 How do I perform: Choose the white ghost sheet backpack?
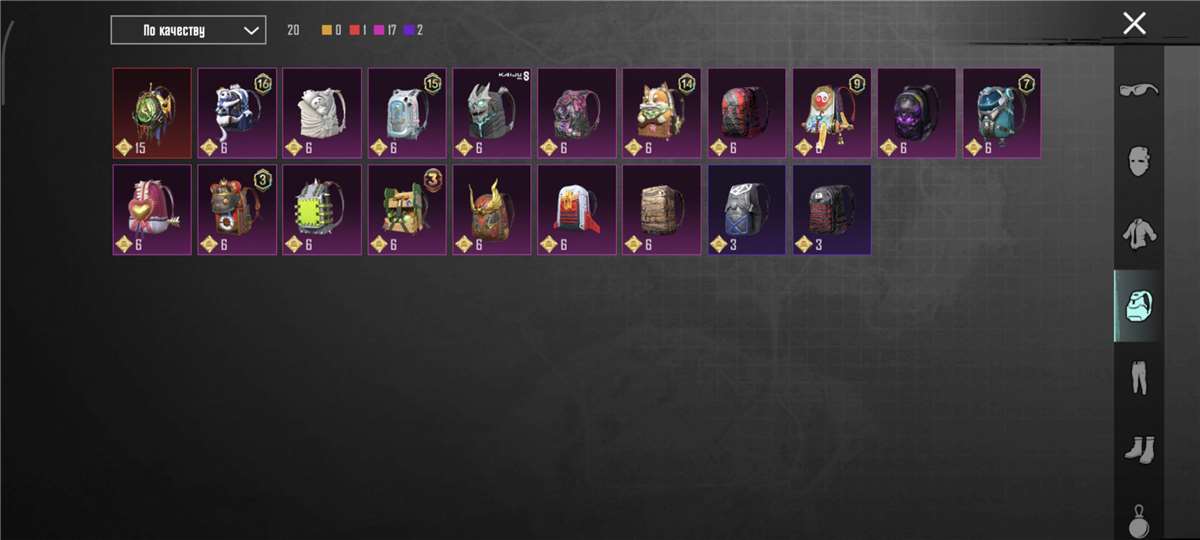coord(322,113)
